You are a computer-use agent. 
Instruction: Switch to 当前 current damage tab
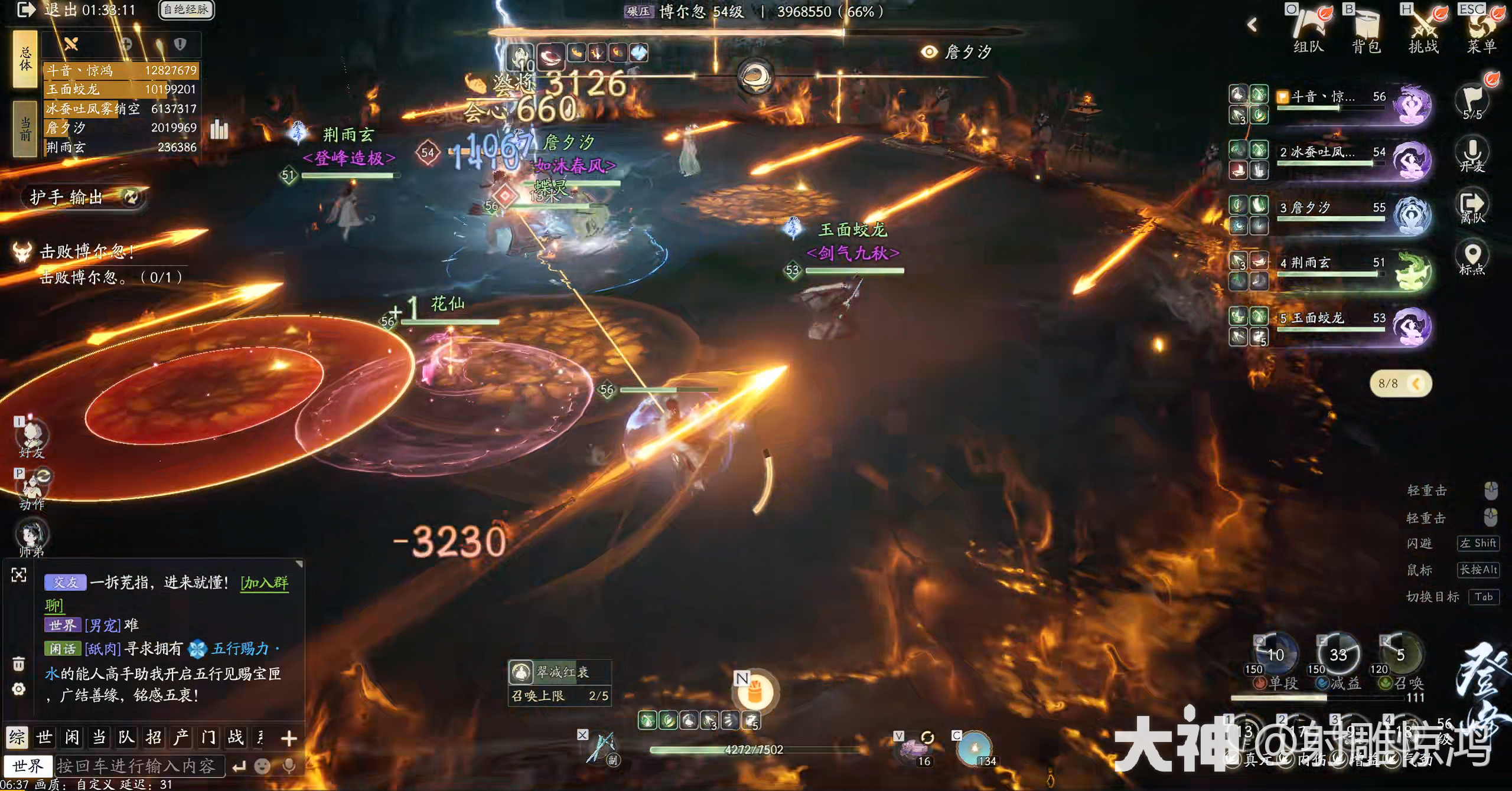pos(25,129)
